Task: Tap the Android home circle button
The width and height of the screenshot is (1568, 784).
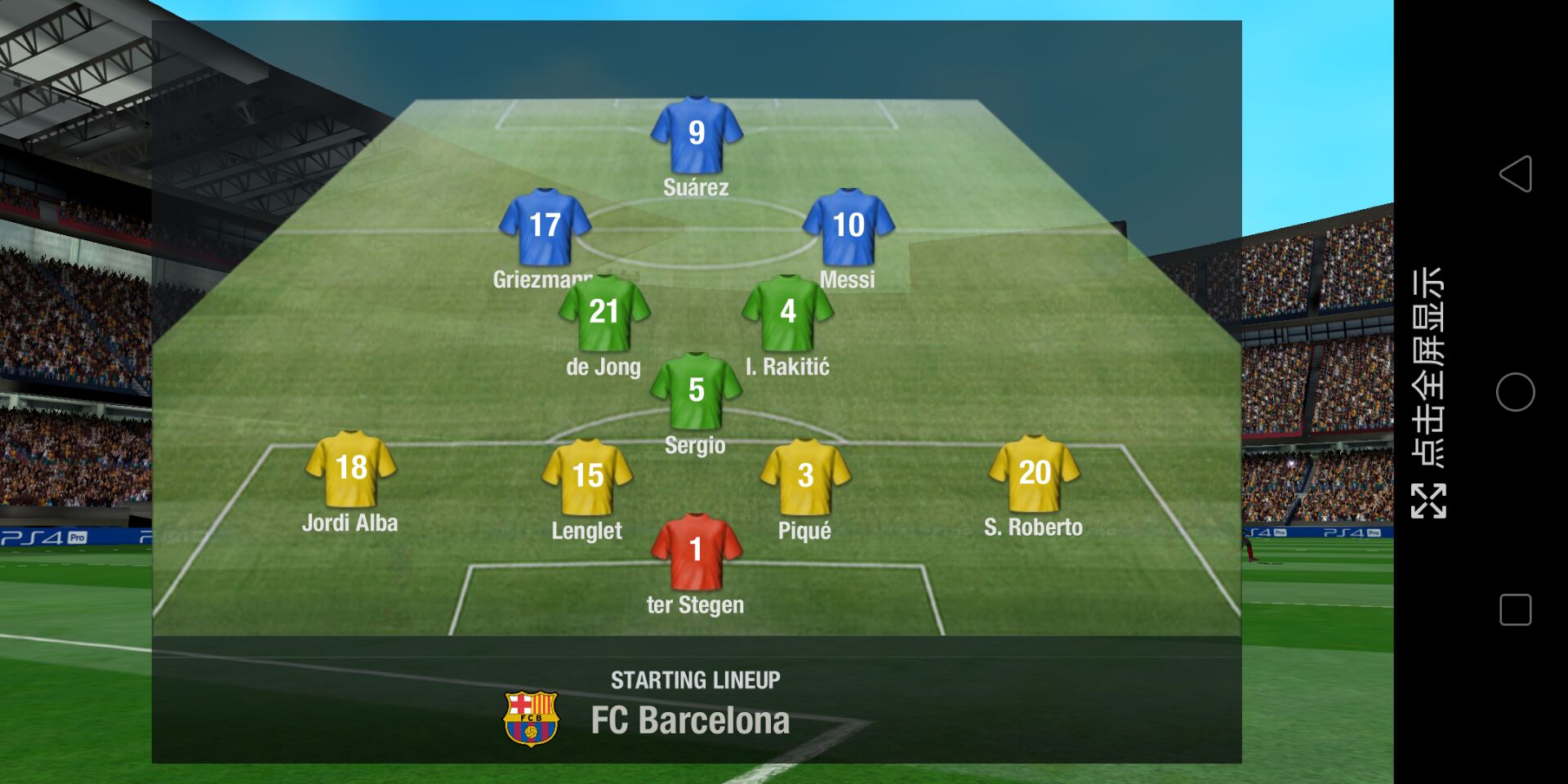Action: click(x=1515, y=392)
